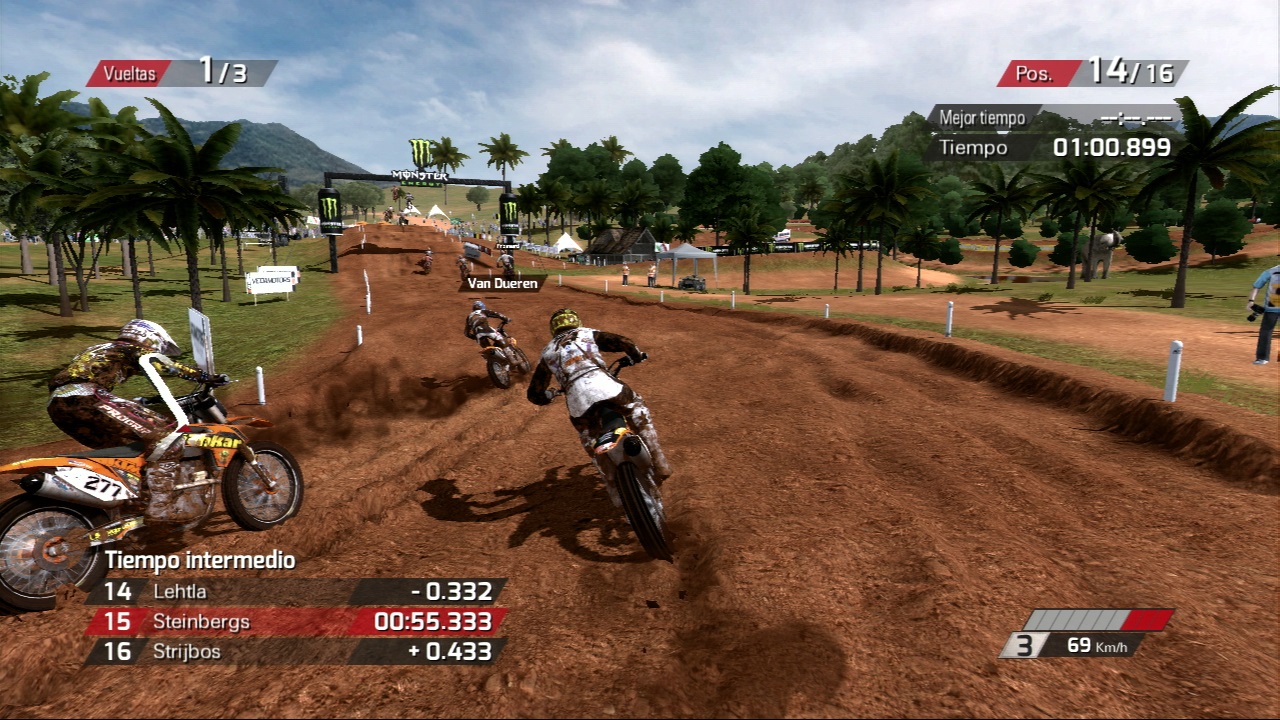This screenshot has width=1280, height=720.
Task: Select the Monster Energy banner over the track
Action: (420, 175)
